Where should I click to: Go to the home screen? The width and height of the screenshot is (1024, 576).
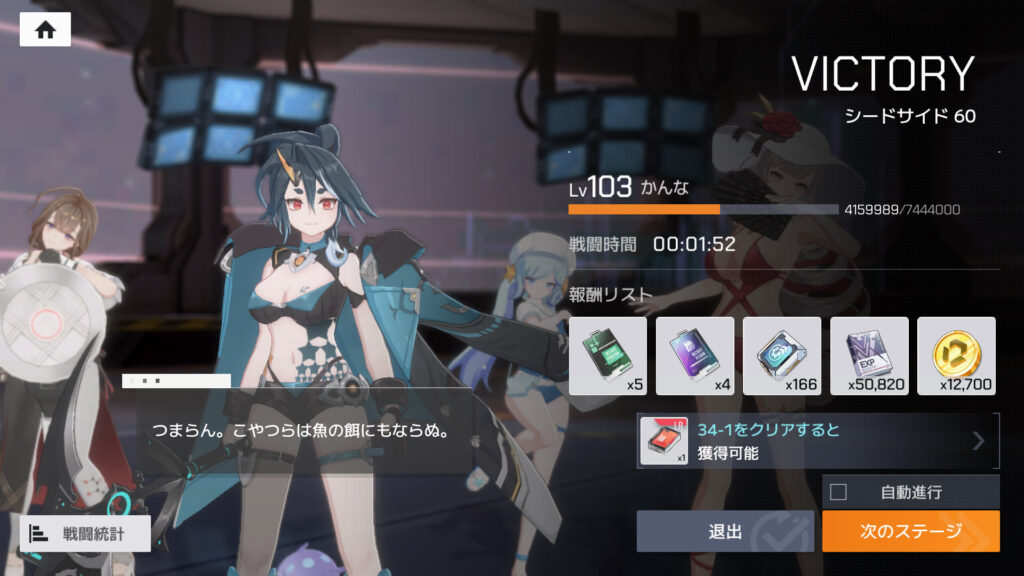pos(45,30)
